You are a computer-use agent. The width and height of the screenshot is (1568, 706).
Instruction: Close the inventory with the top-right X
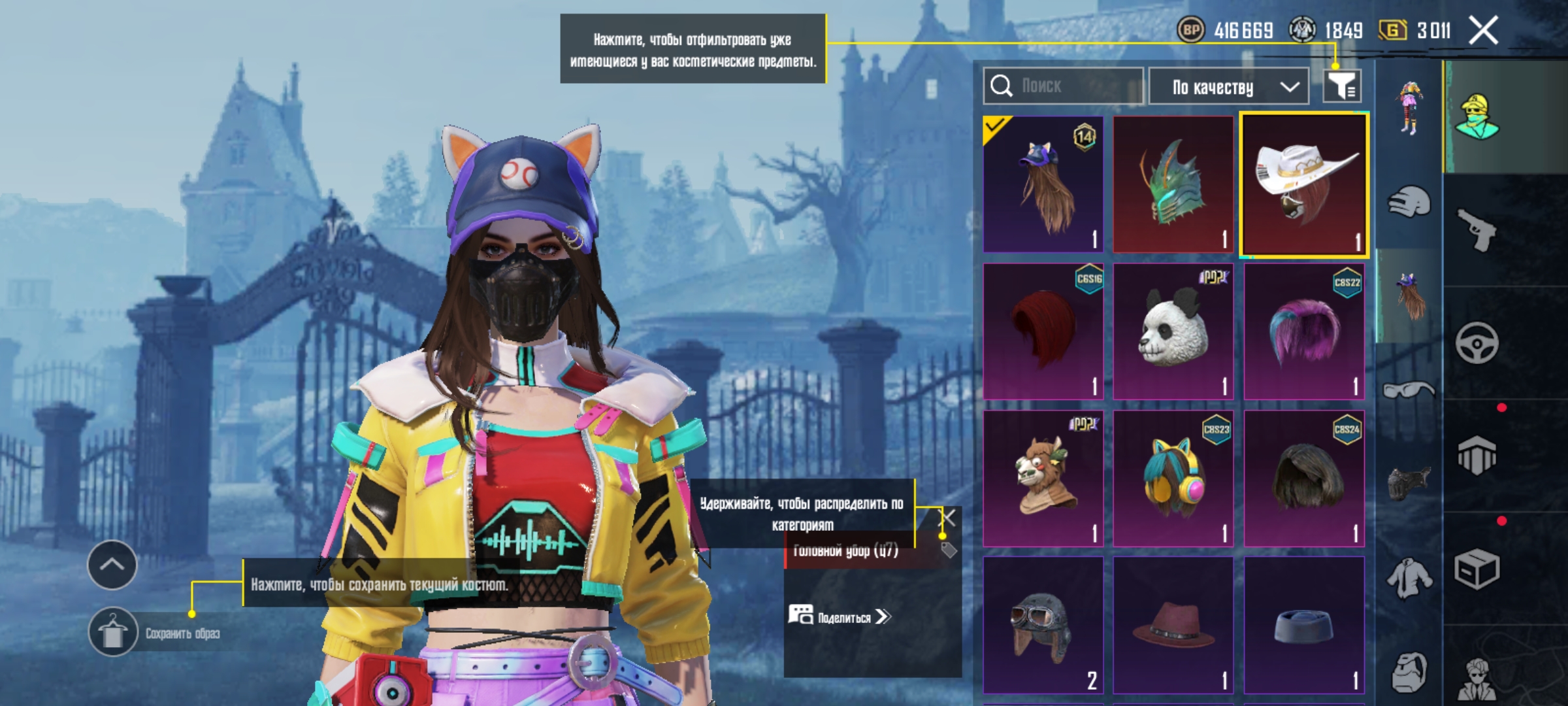[1483, 31]
